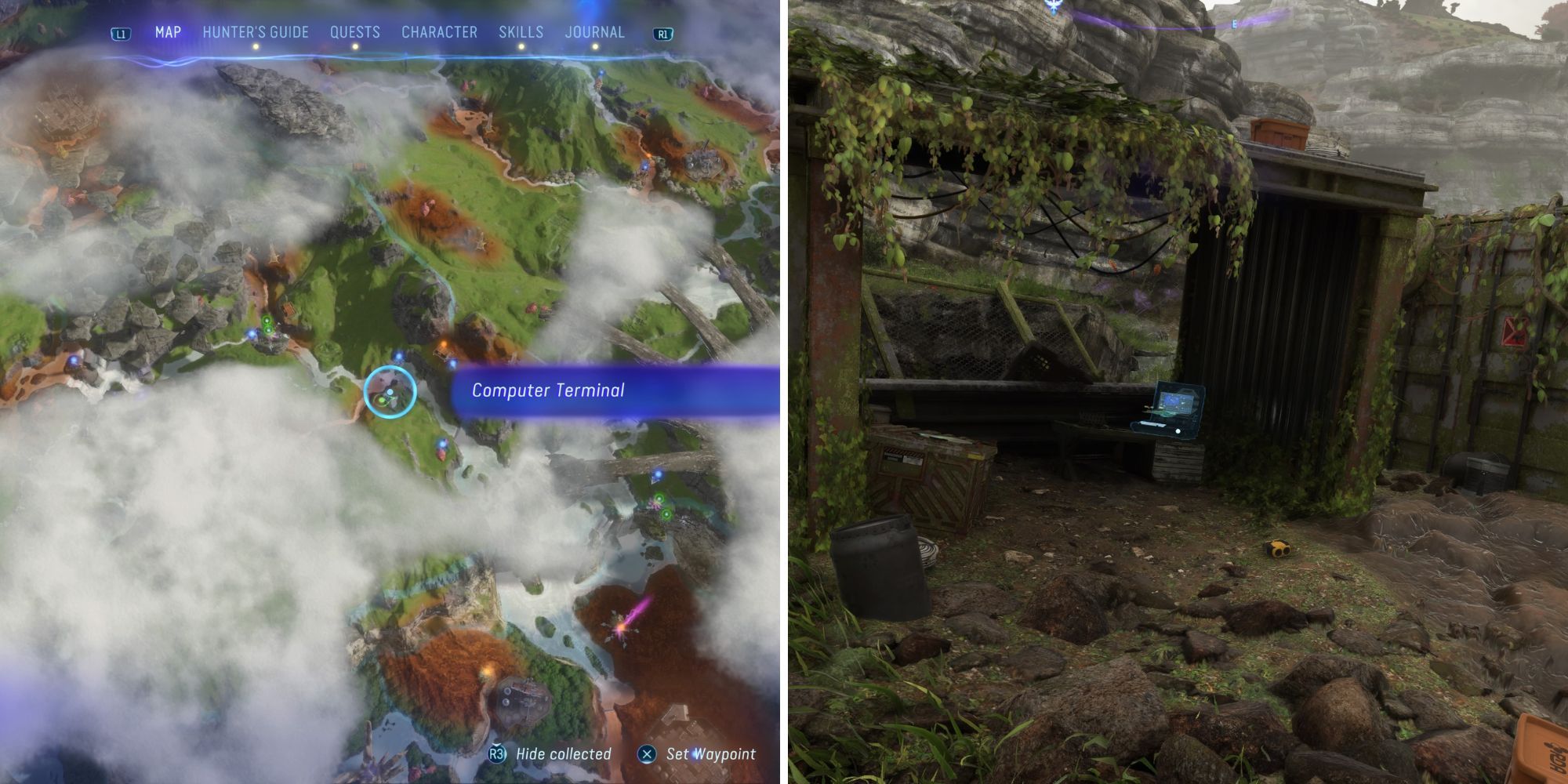Select the orange marker above the Computer Terminal
Image resolution: width=1568 pixels, height=784 pixels.
pos(444,344)
